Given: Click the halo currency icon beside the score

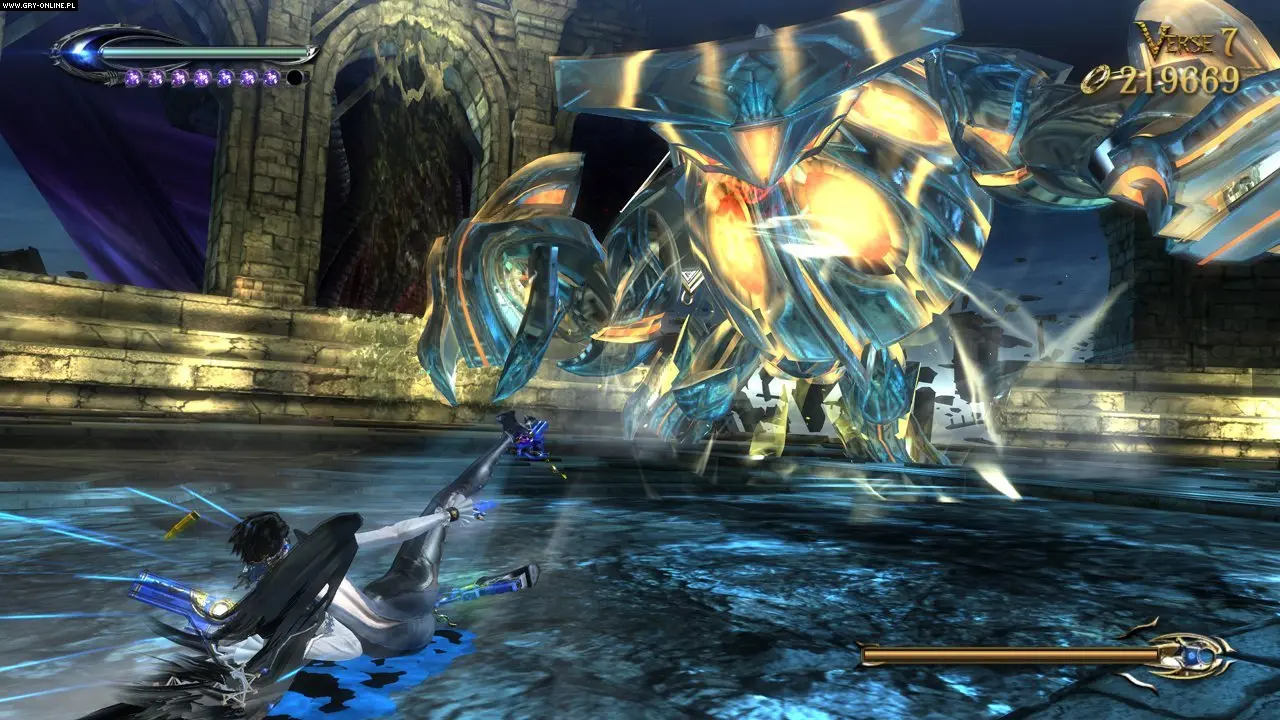Looking at the screenshot, I should [1097, 79].
